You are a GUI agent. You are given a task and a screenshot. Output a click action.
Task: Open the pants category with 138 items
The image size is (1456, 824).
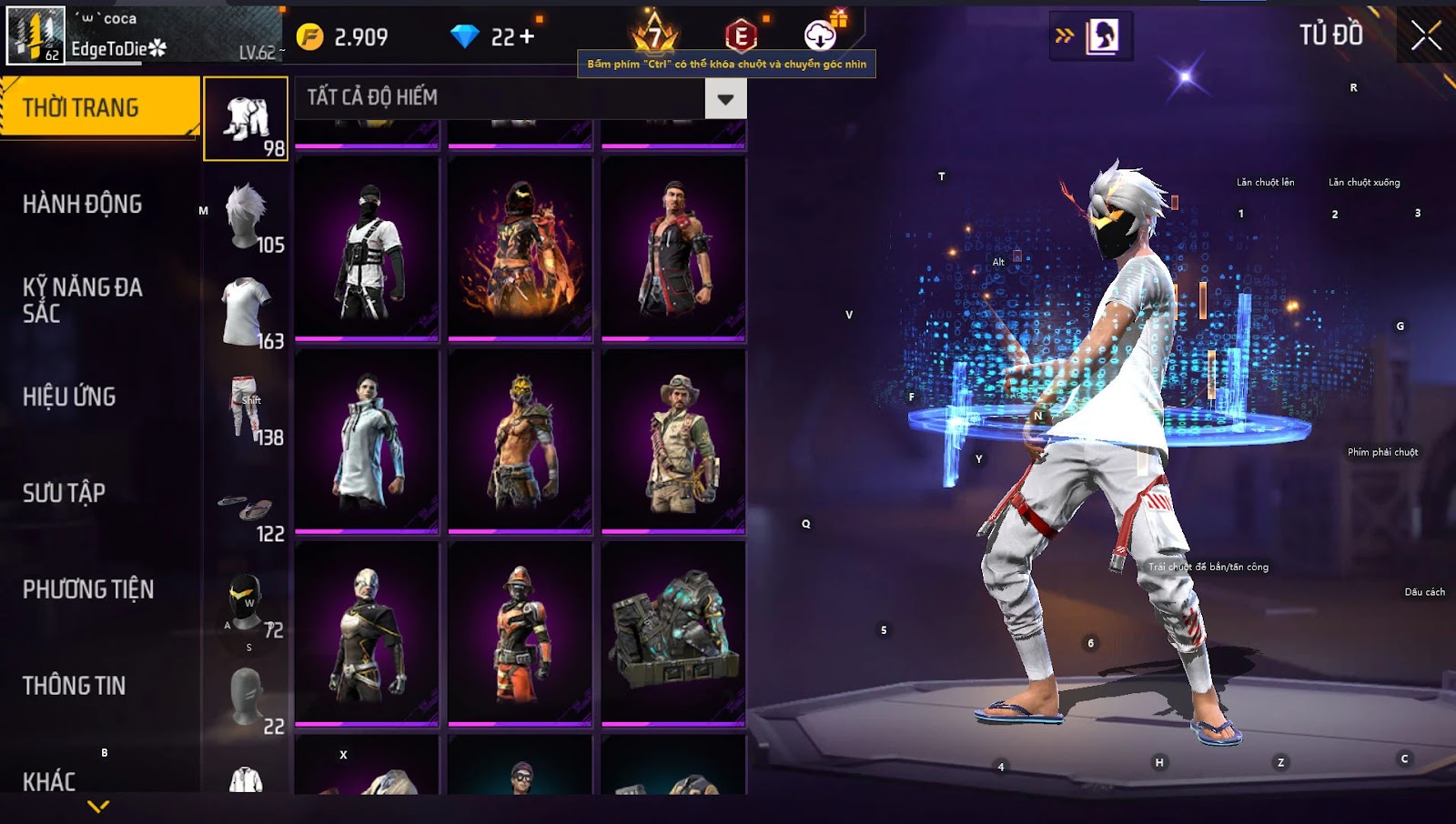246,409
